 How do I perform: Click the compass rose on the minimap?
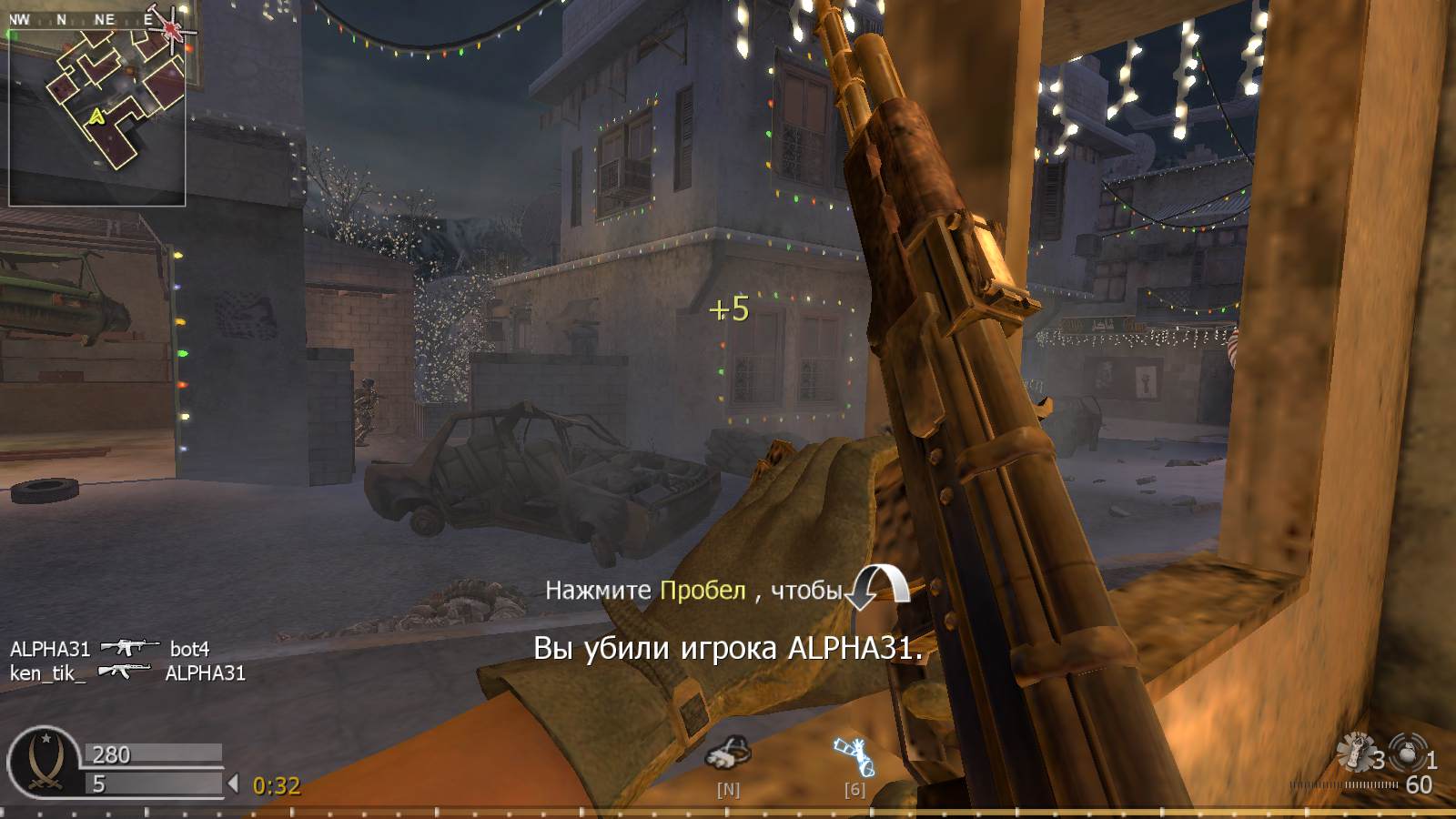(169, 31)
